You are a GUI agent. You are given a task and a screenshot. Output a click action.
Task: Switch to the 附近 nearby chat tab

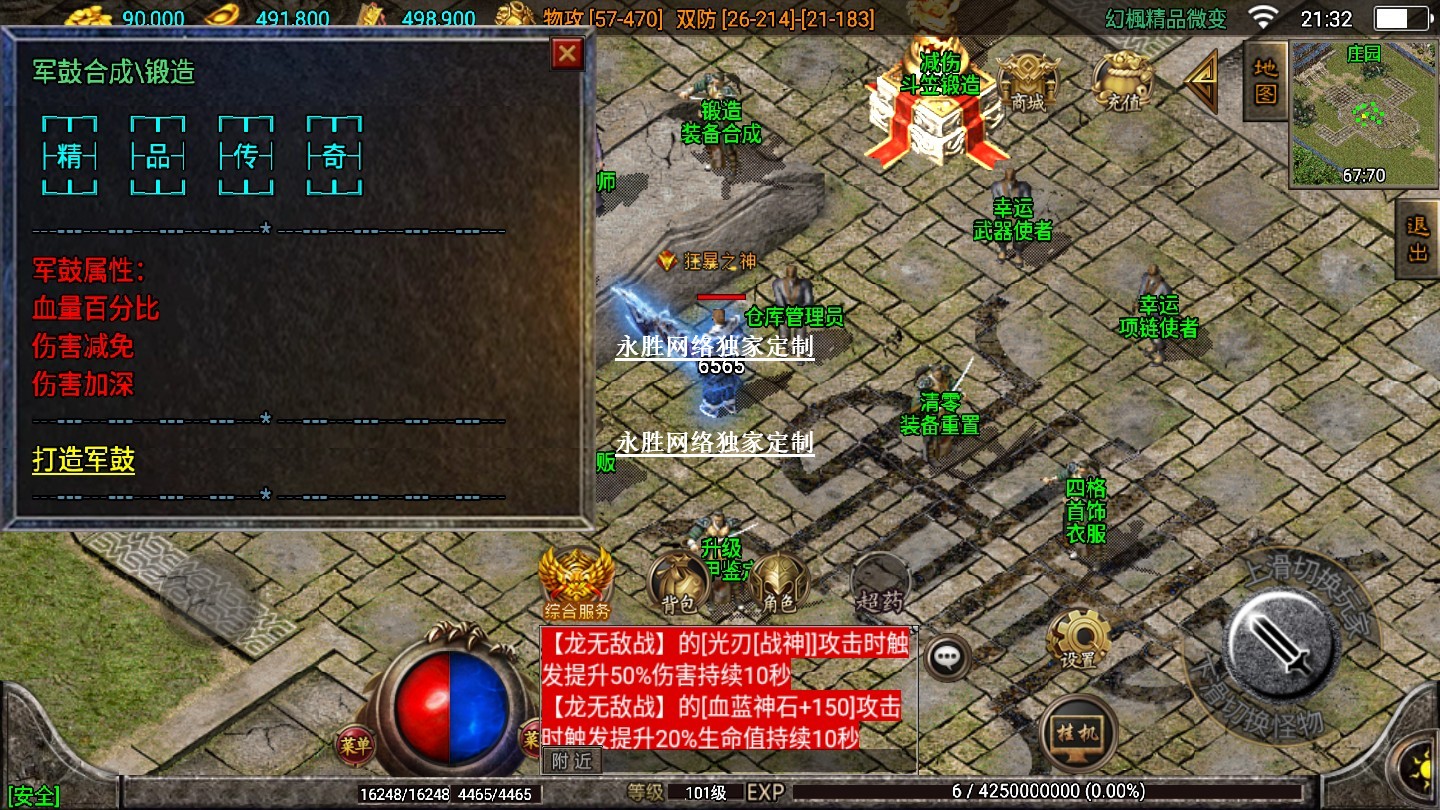coord(572,761)
